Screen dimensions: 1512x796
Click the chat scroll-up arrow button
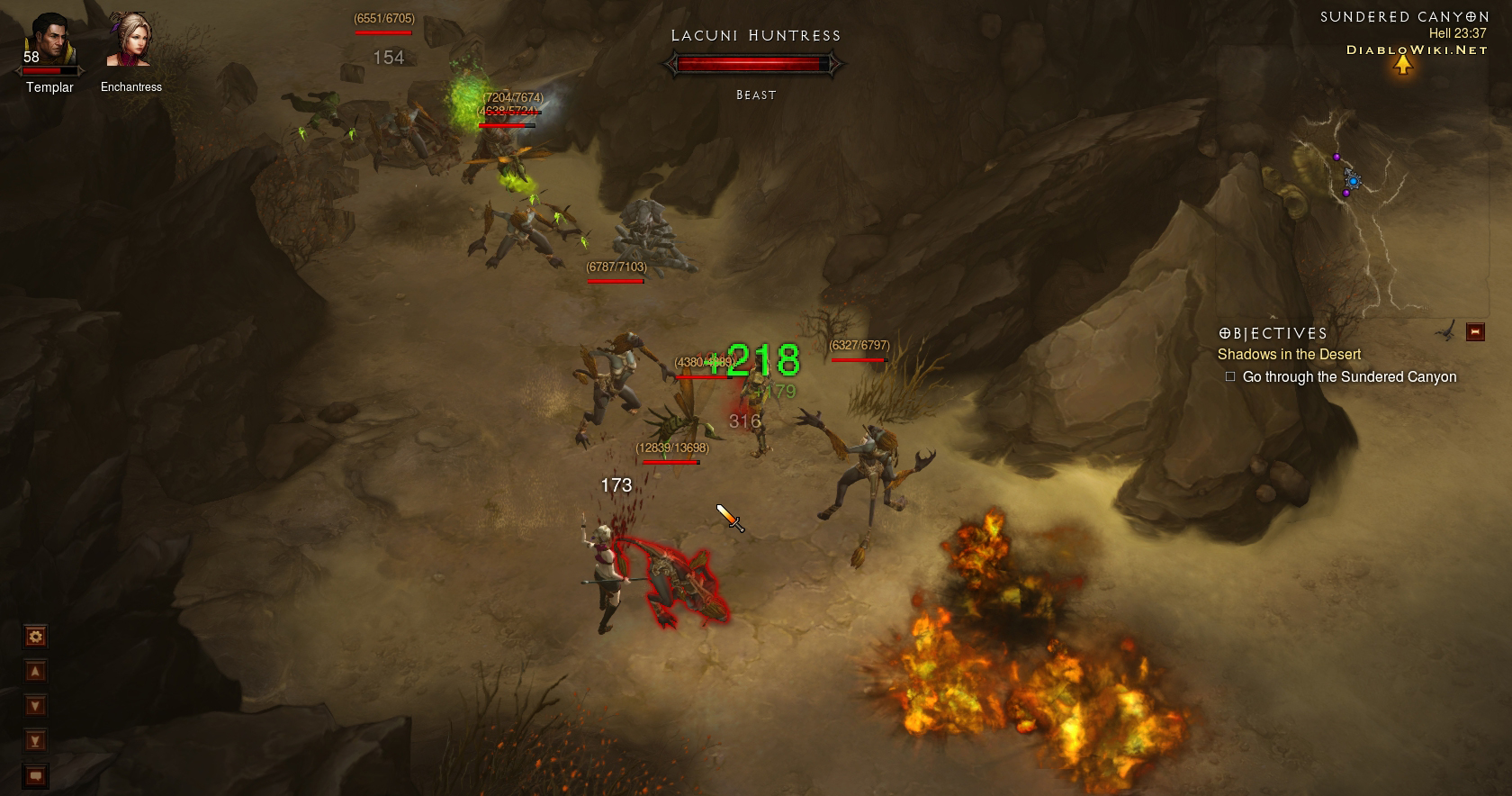tap(35, 672)
